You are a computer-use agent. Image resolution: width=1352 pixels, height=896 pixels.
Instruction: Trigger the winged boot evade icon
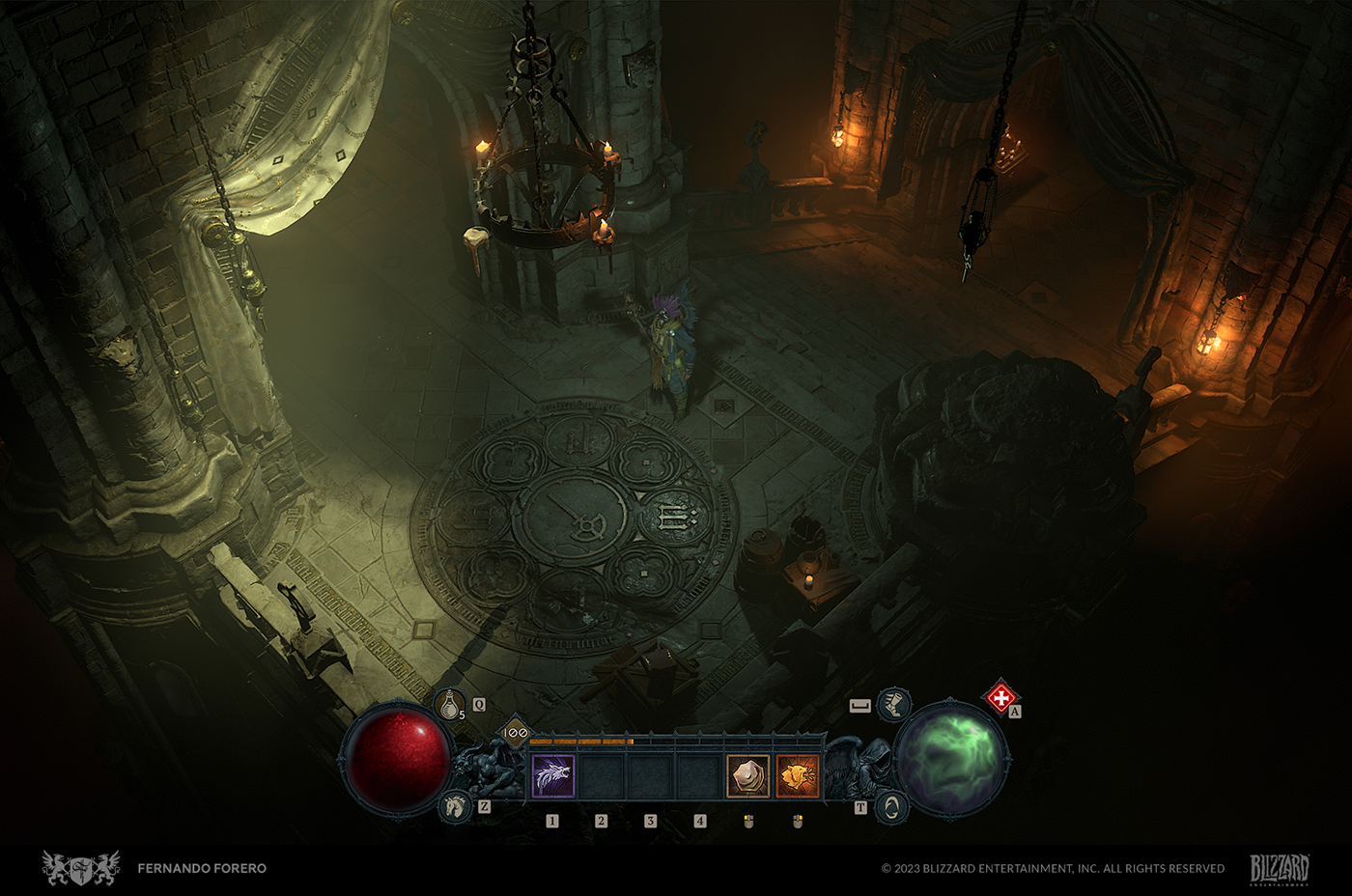pos(895,704)
